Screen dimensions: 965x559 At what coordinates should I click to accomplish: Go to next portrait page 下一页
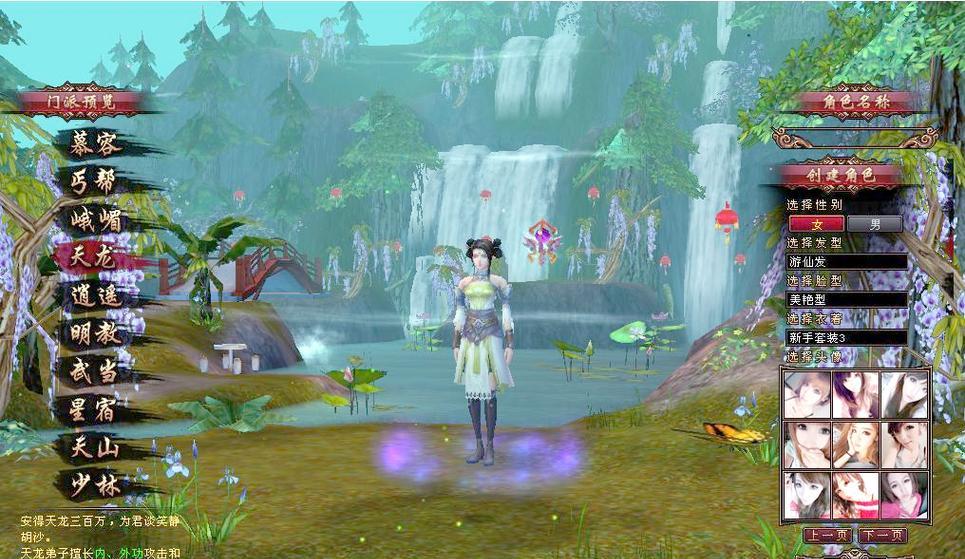[882, 535]
